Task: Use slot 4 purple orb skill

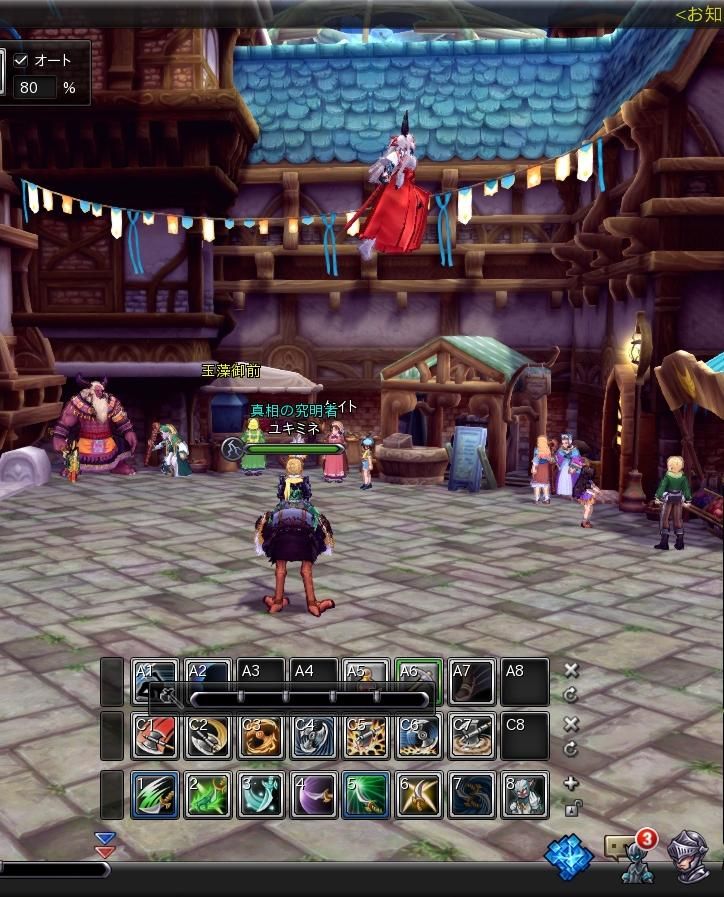Action: (314, 795)
